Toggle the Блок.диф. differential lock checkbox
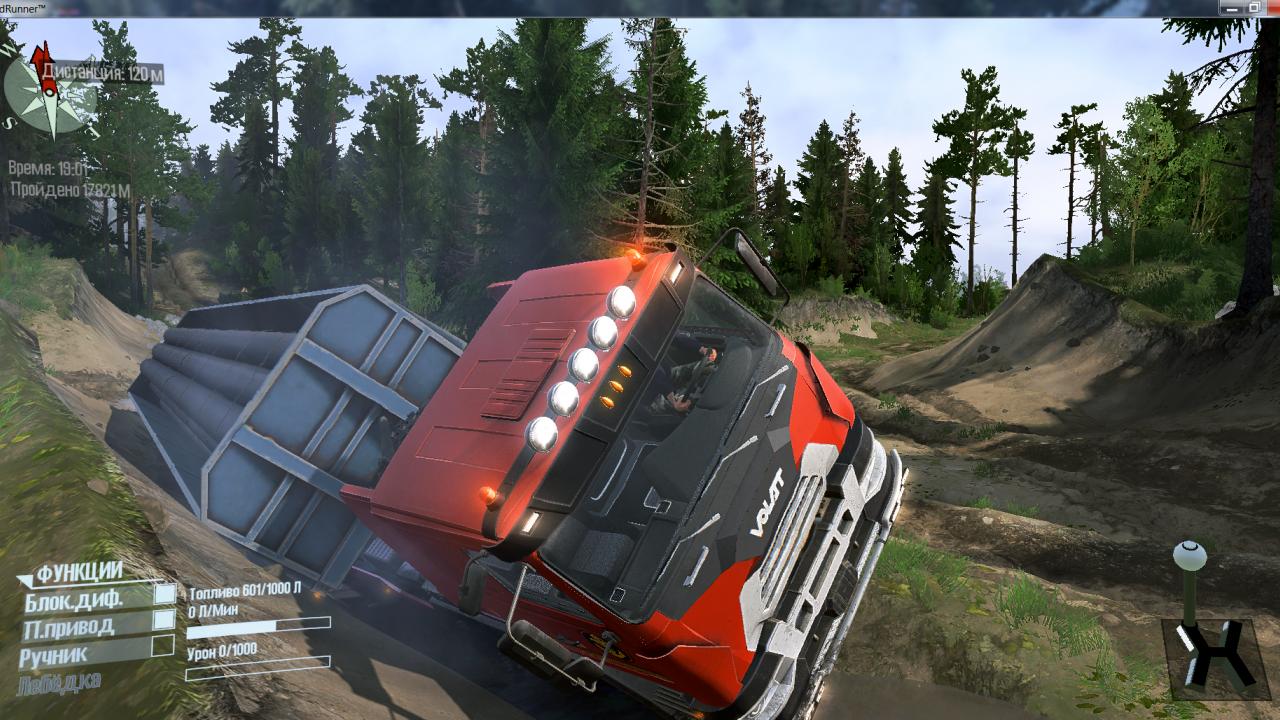1280x720 pixels. [164, 594]
